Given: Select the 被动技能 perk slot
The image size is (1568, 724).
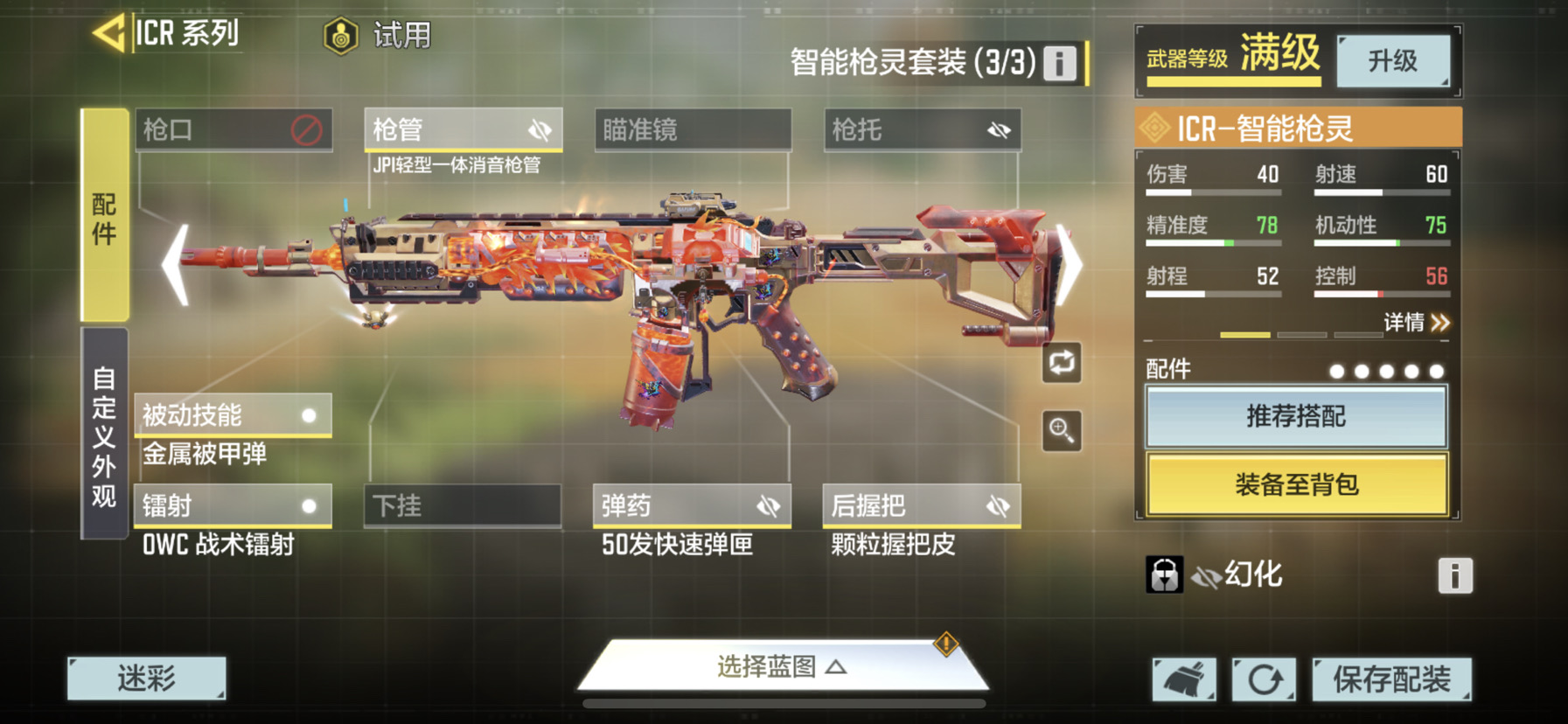Looking at the screenshot, I should (x=233, y=415).
